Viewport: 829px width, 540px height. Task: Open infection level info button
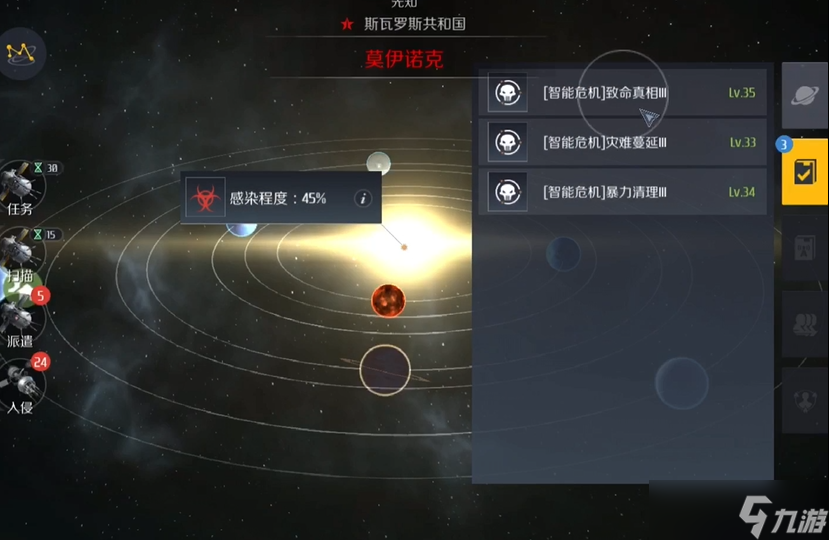[x=363, y=198]
